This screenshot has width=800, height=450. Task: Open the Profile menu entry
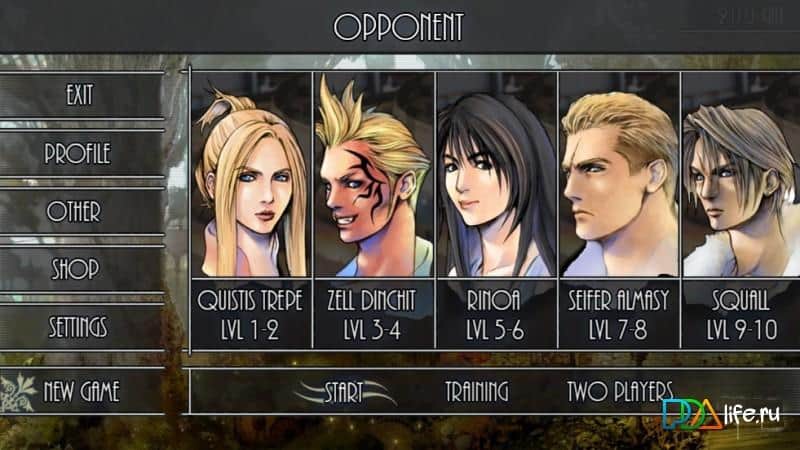pyautogui.click(x=78, y=154)
